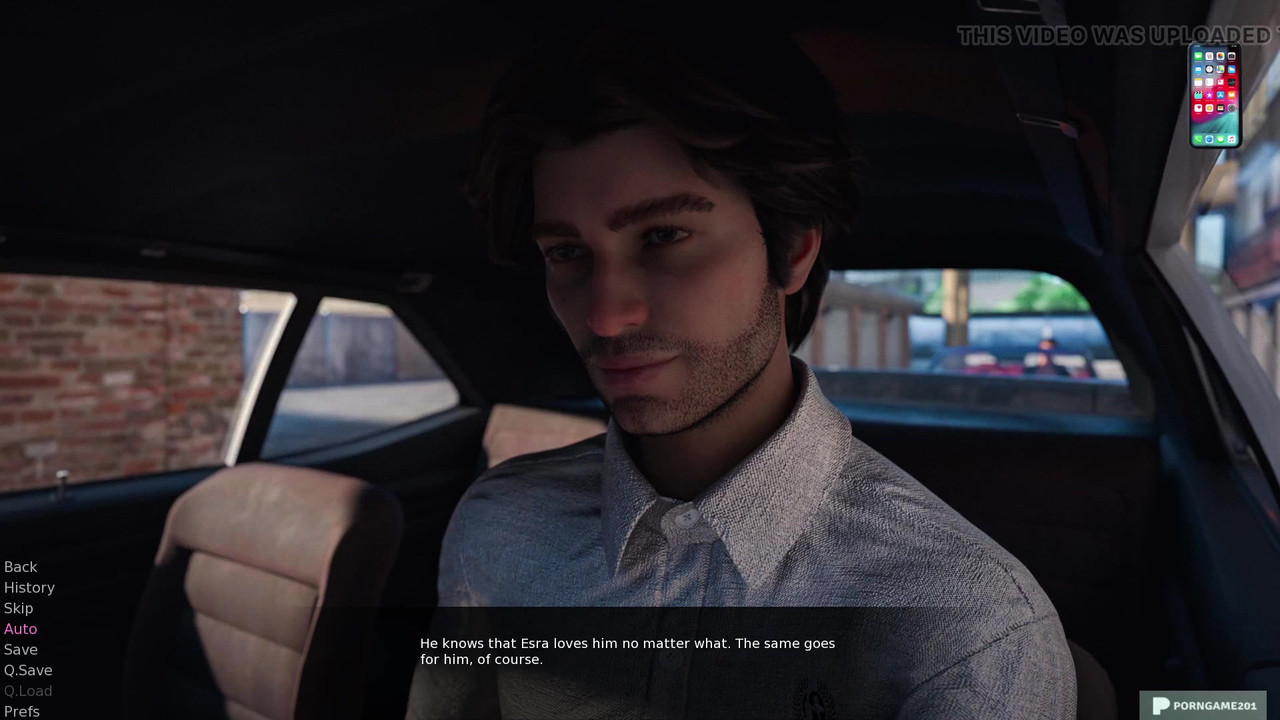Open the dialogue History log
Screen dimensions: 1280x720
coord(29,588)
